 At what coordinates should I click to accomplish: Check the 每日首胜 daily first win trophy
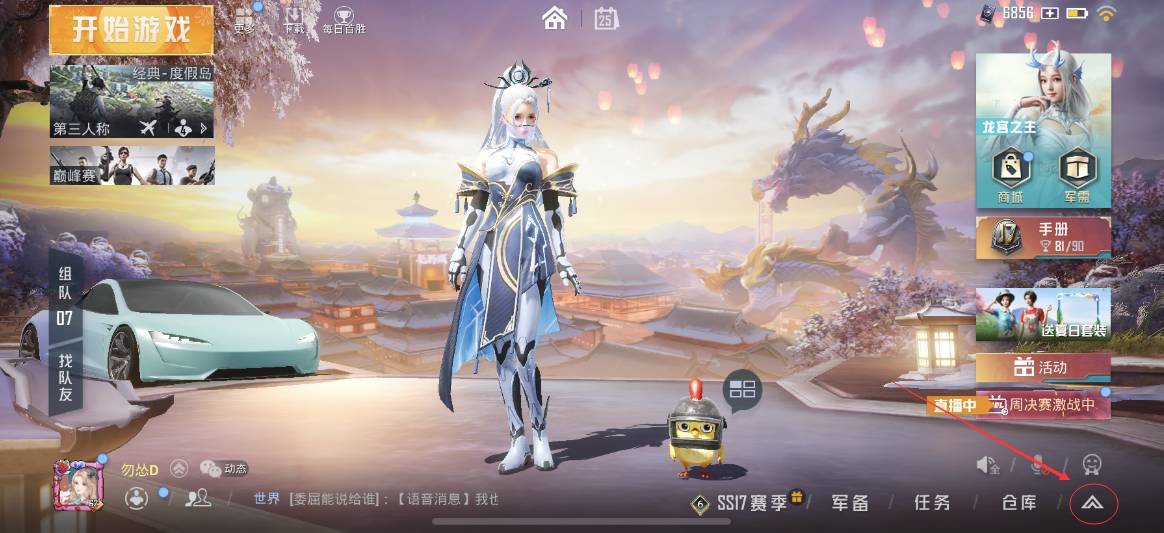[343, 18]
